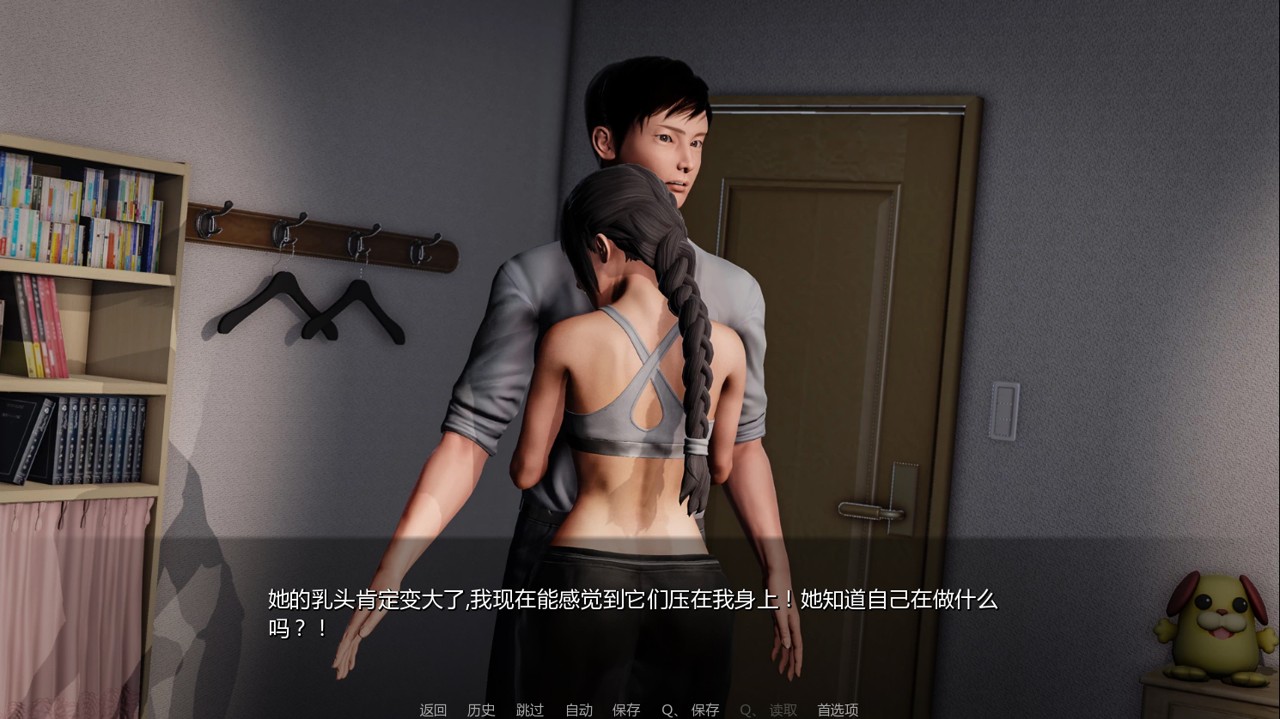Open the 历史 dialogue history

click(x=481, y=710)
